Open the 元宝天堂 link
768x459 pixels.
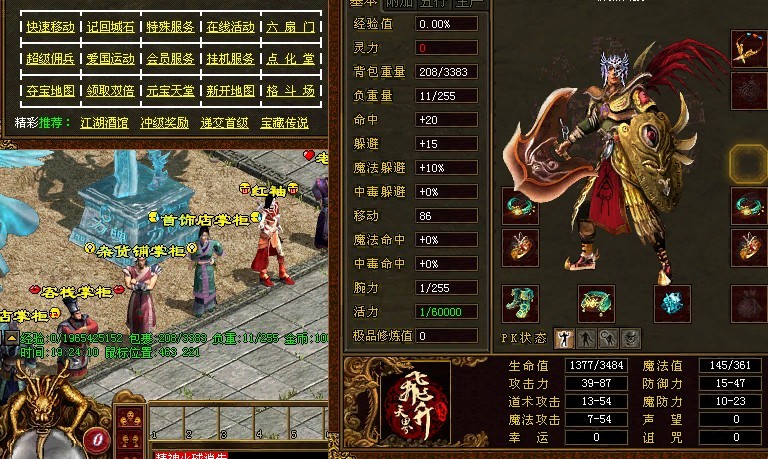(x=170, y=91)
